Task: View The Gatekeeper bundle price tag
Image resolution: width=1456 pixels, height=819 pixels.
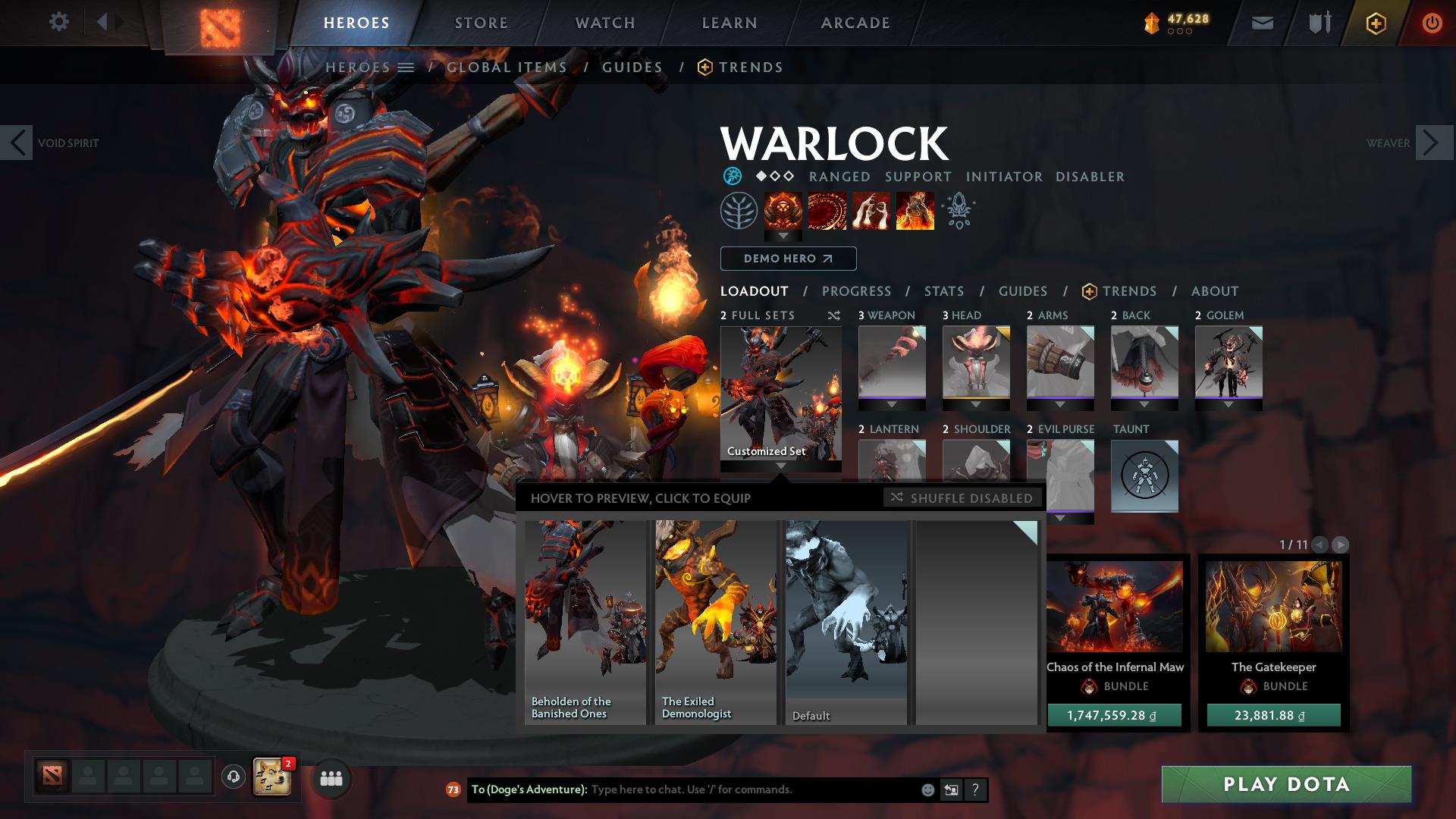Action: 1272,714
